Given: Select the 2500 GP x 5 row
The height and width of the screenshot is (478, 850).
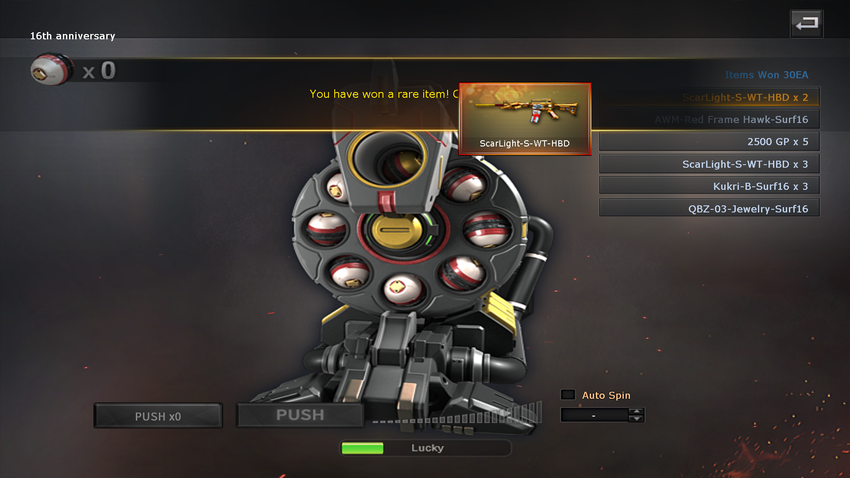Looking at the screenshot, I should pyautogui.click(x=710, y=142).
